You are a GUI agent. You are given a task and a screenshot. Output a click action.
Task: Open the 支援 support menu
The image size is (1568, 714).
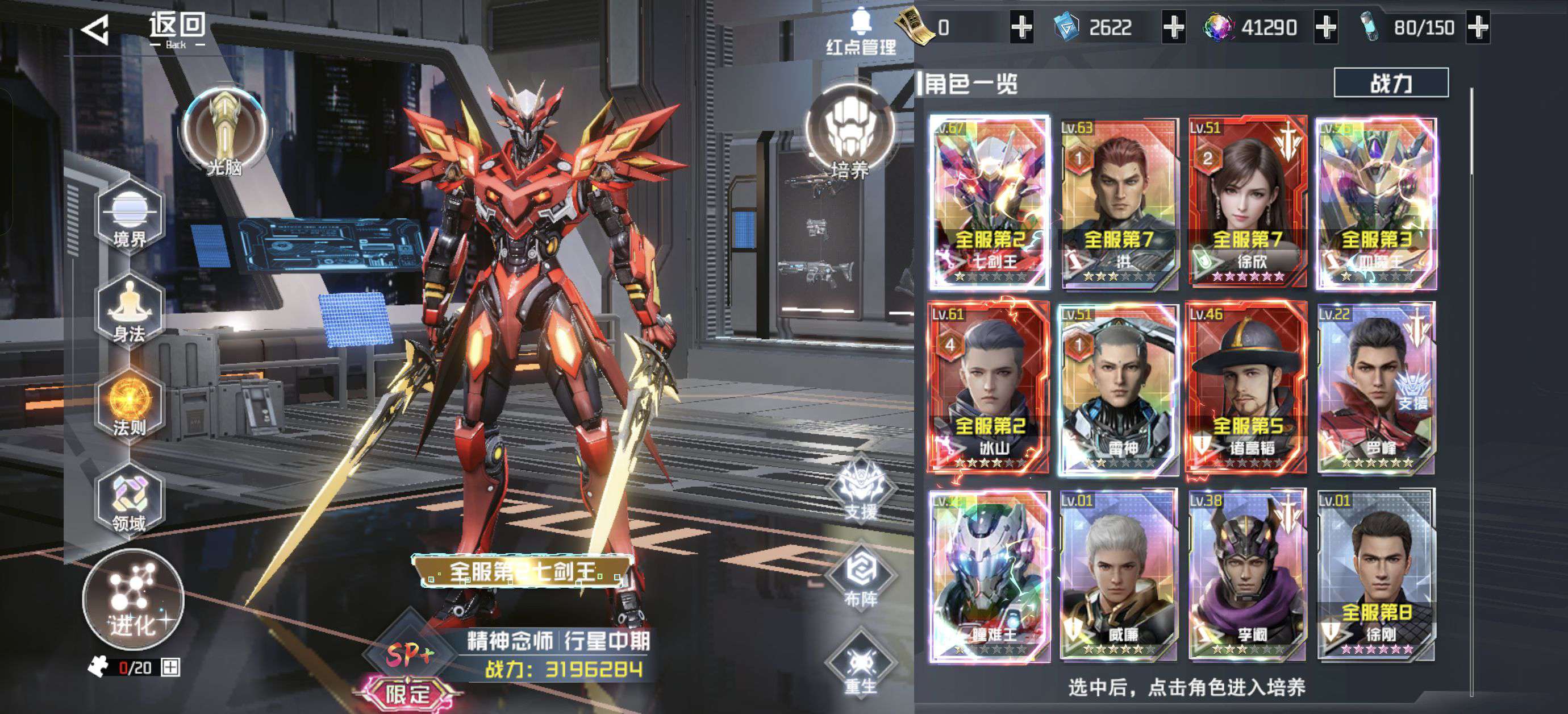861,491
